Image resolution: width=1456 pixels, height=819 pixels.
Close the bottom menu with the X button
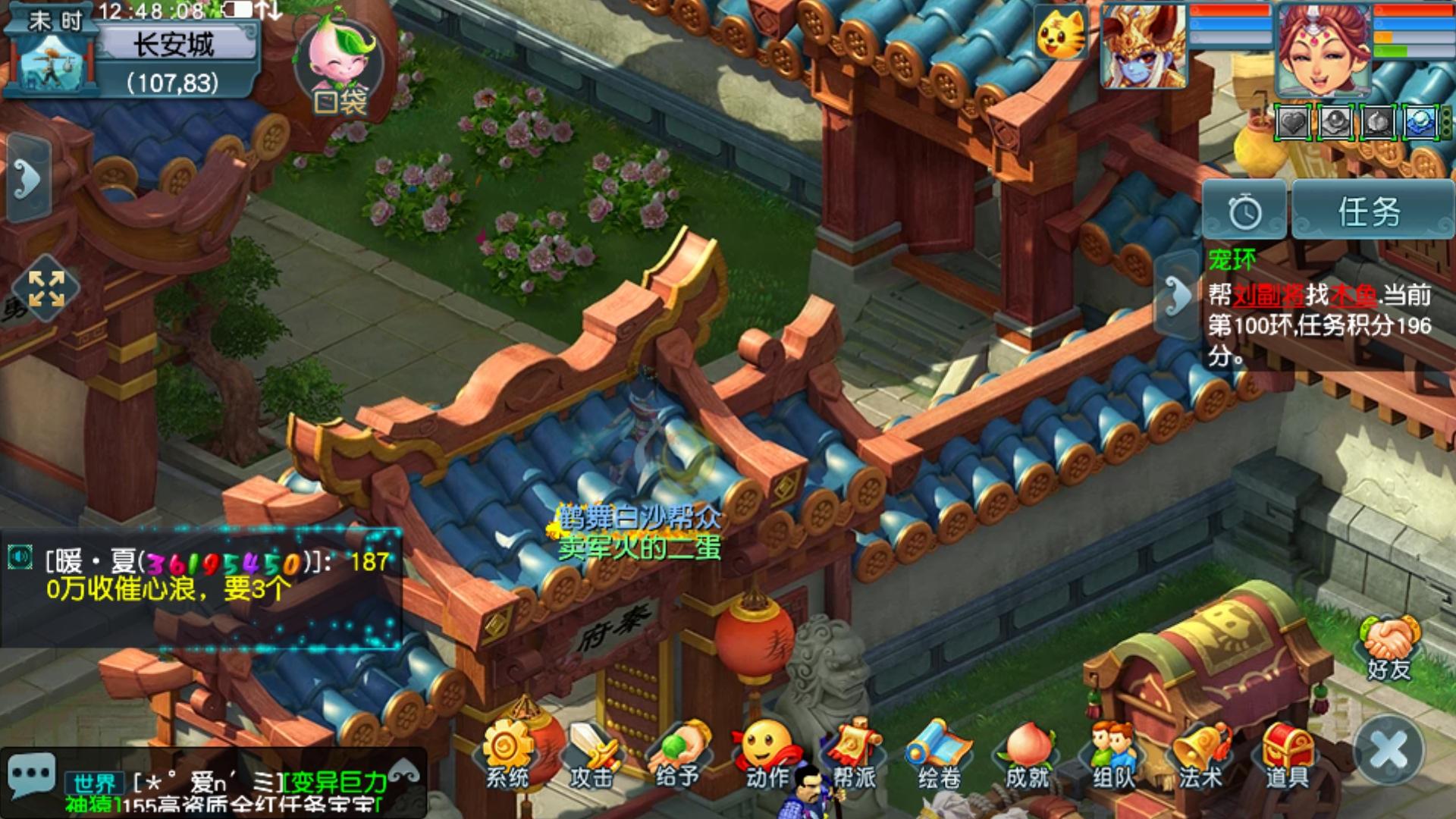point(1389,750)
